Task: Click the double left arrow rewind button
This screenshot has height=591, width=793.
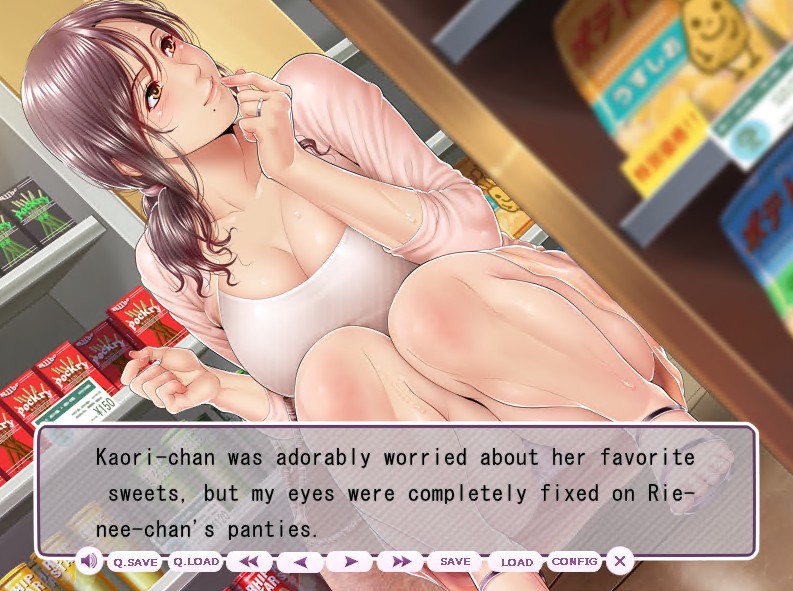Action: pos(249,562)
